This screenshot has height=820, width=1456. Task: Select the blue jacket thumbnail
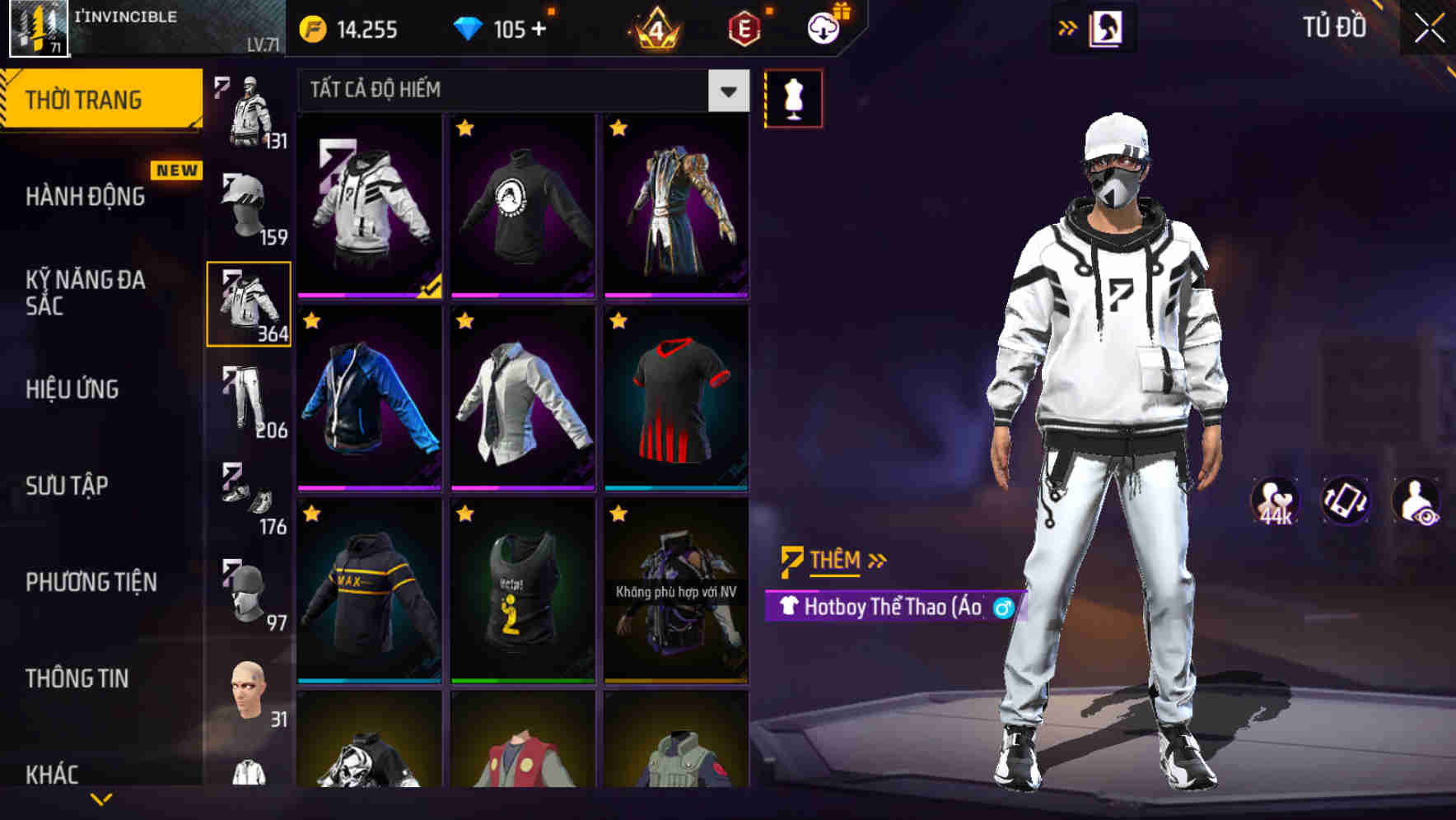pyautogui.click(x=369, y=399)
